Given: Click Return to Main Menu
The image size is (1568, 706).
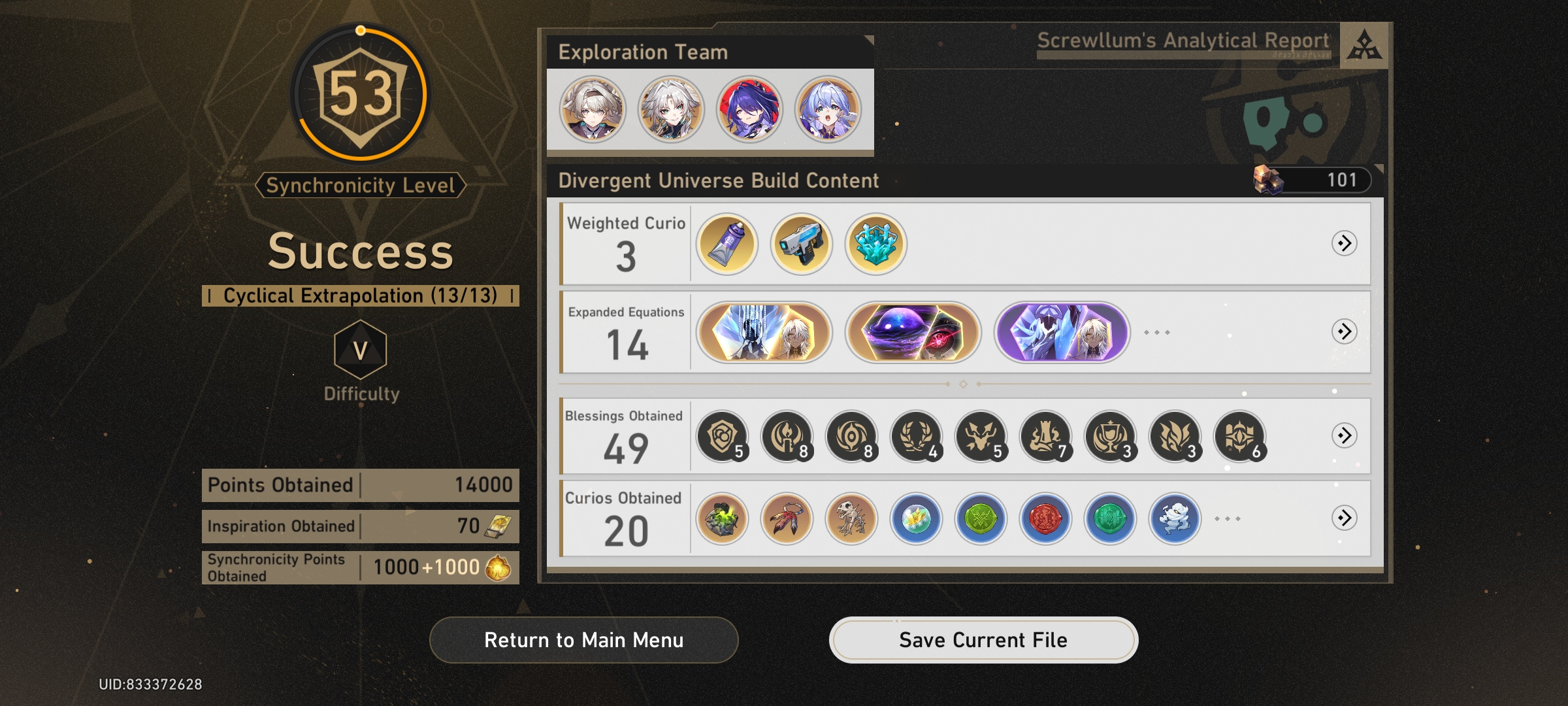Looking at the screenshot, I should 583,640.
